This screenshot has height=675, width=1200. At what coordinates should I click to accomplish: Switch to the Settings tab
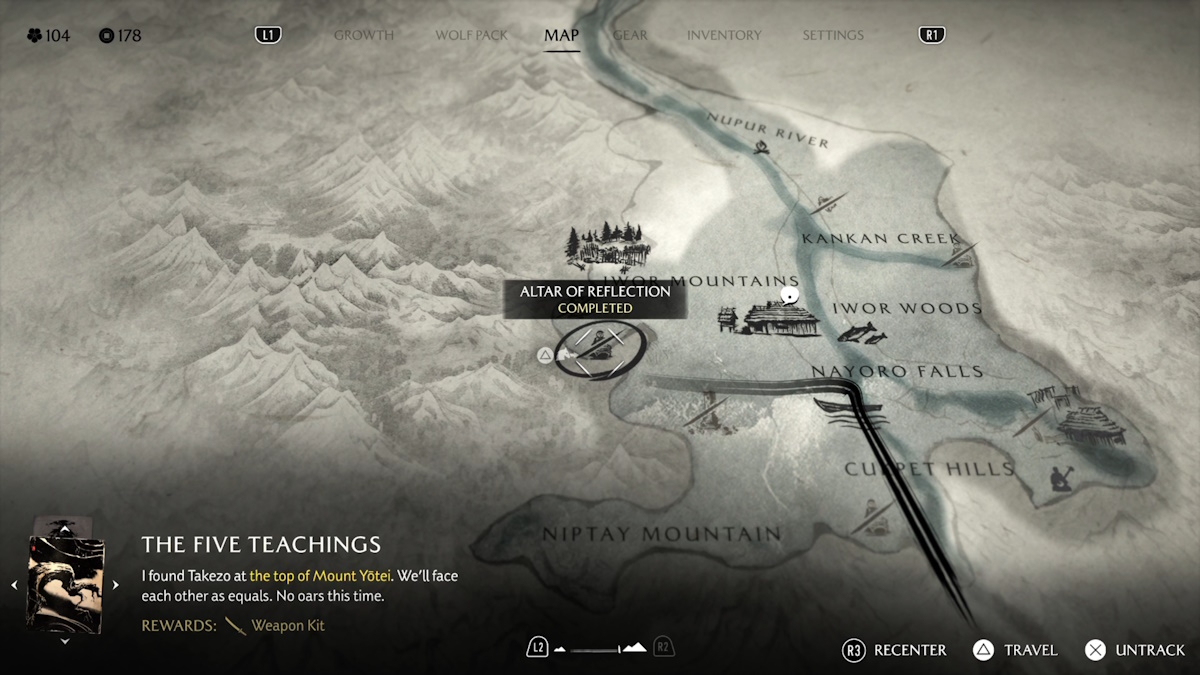pos(832,35)
